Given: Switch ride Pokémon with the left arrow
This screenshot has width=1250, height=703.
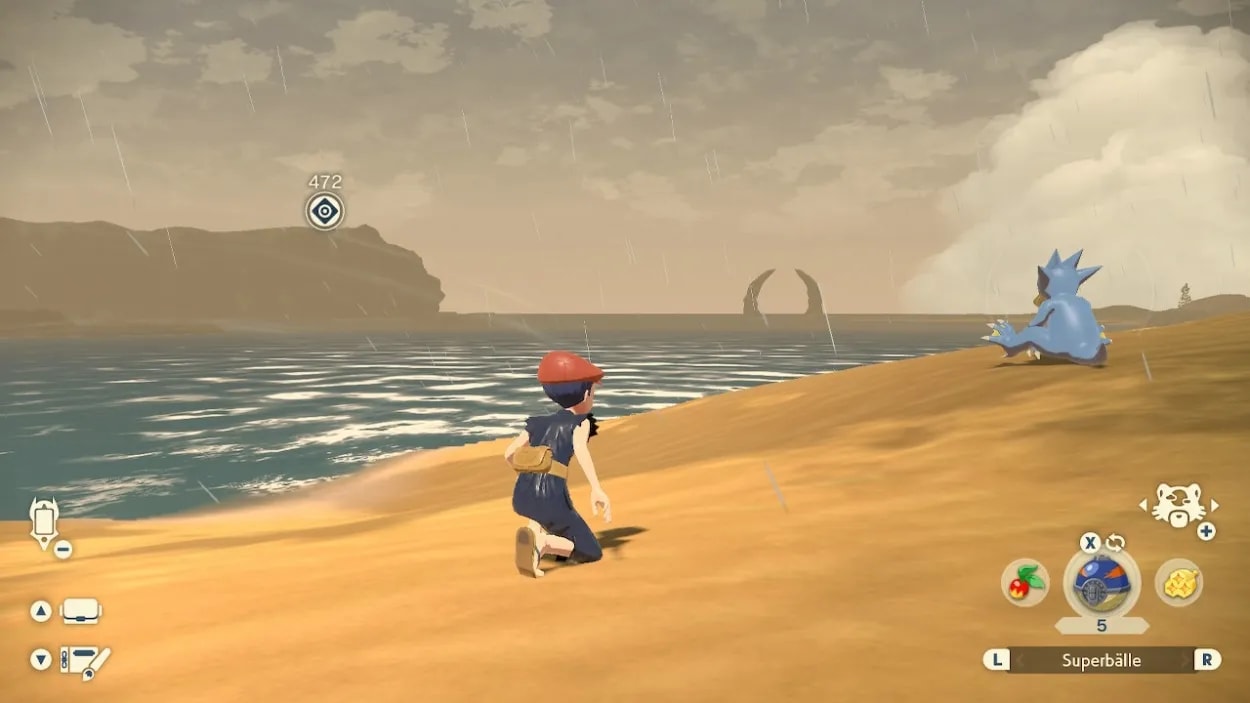Looking at the screenshot, I should [x=1143, y=506].
